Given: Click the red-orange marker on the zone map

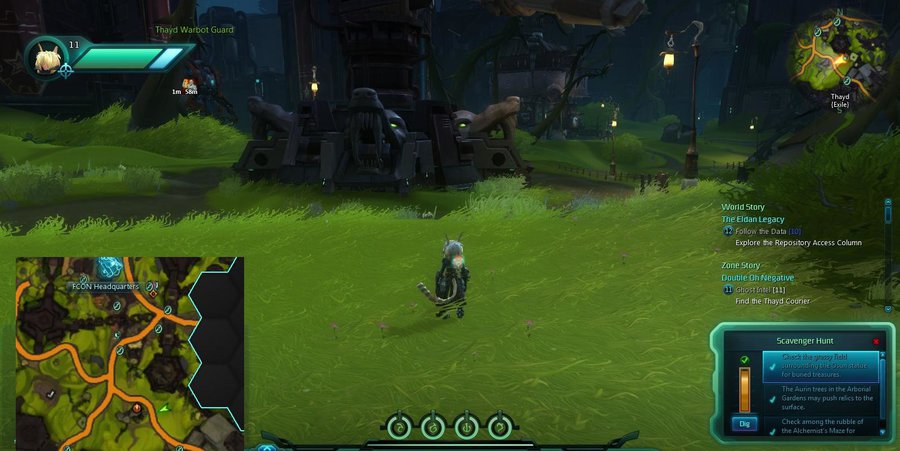Looking at the screenshot, I should click(x=137, y=408).
